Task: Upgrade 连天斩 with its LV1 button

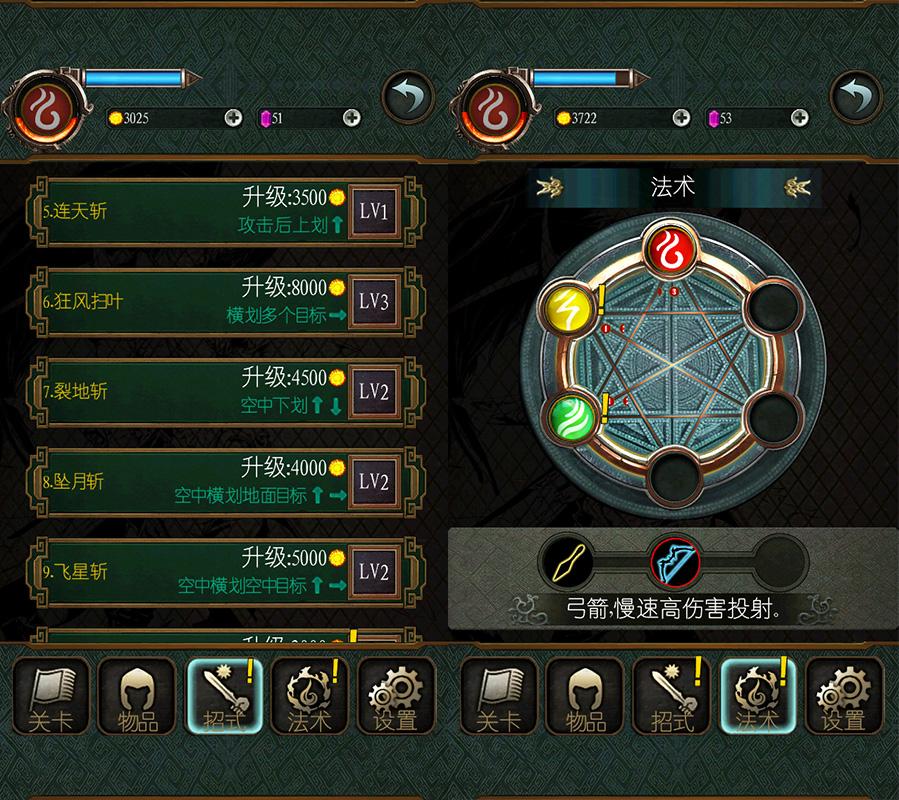Action: click(x=373, y=211)
